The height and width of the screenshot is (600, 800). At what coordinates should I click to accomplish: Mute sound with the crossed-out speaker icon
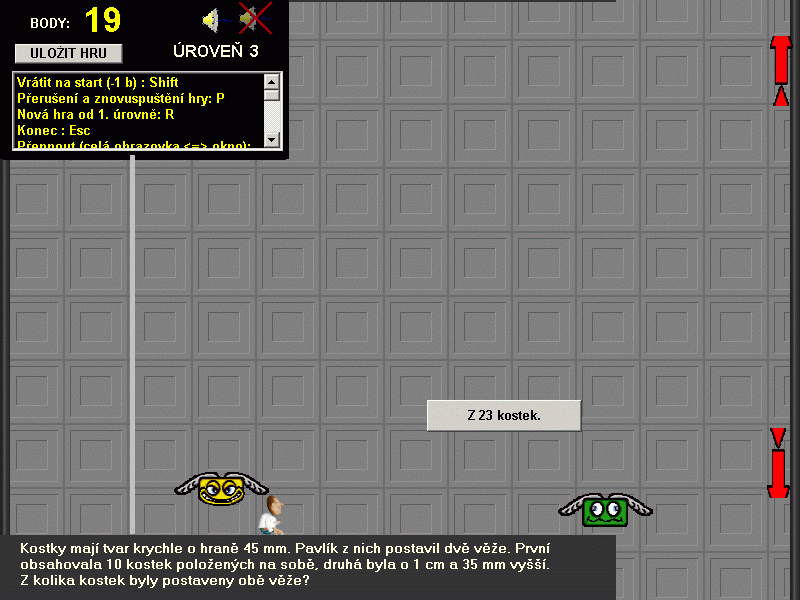[x=254, y=18]
